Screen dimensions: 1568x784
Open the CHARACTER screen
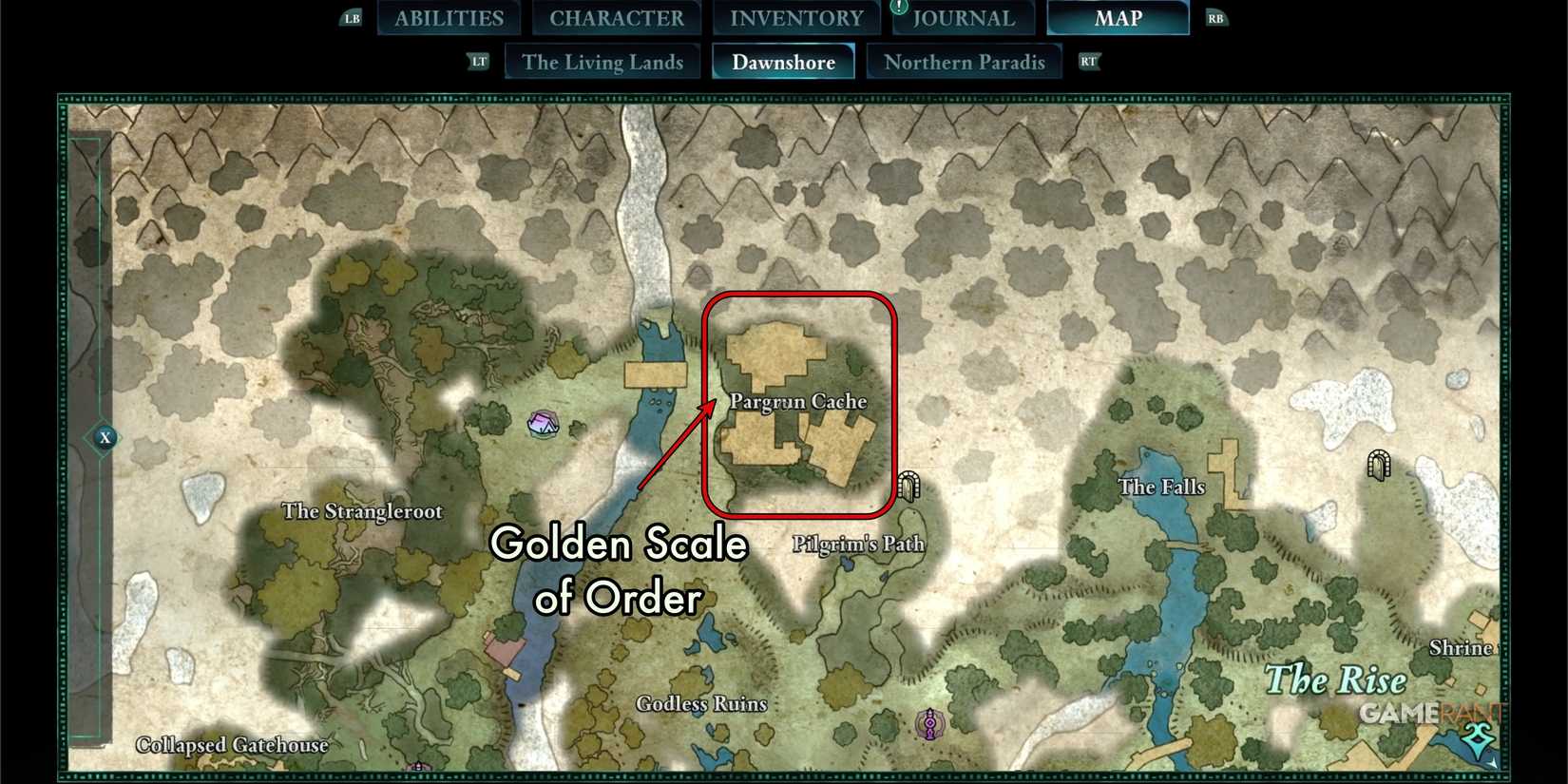tap(617, 17)
